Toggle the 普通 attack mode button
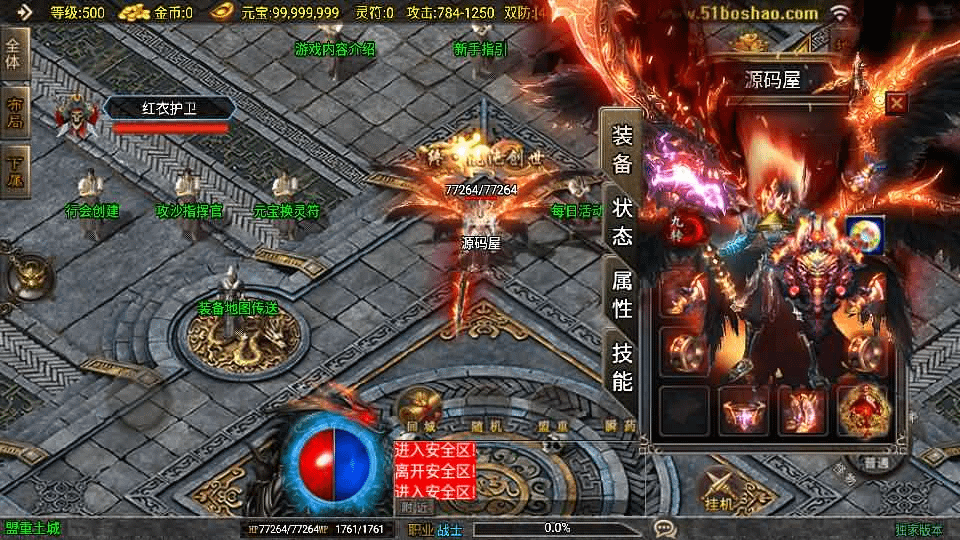The width and height of the screenshot is (960, 540). [x=876, y=464]
